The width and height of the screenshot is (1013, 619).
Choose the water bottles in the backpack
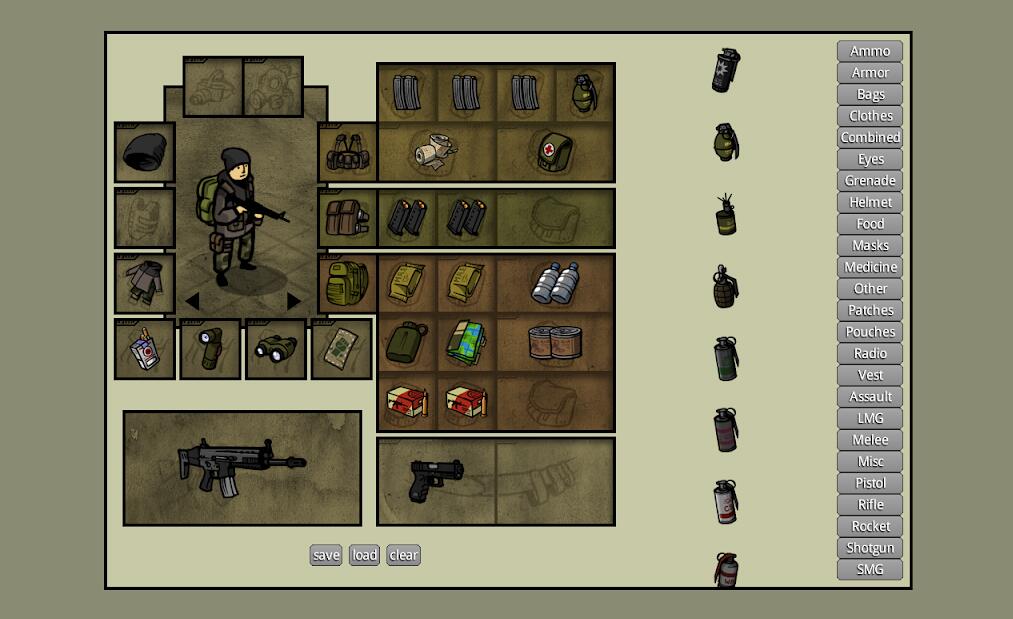(x=555, y=283)
